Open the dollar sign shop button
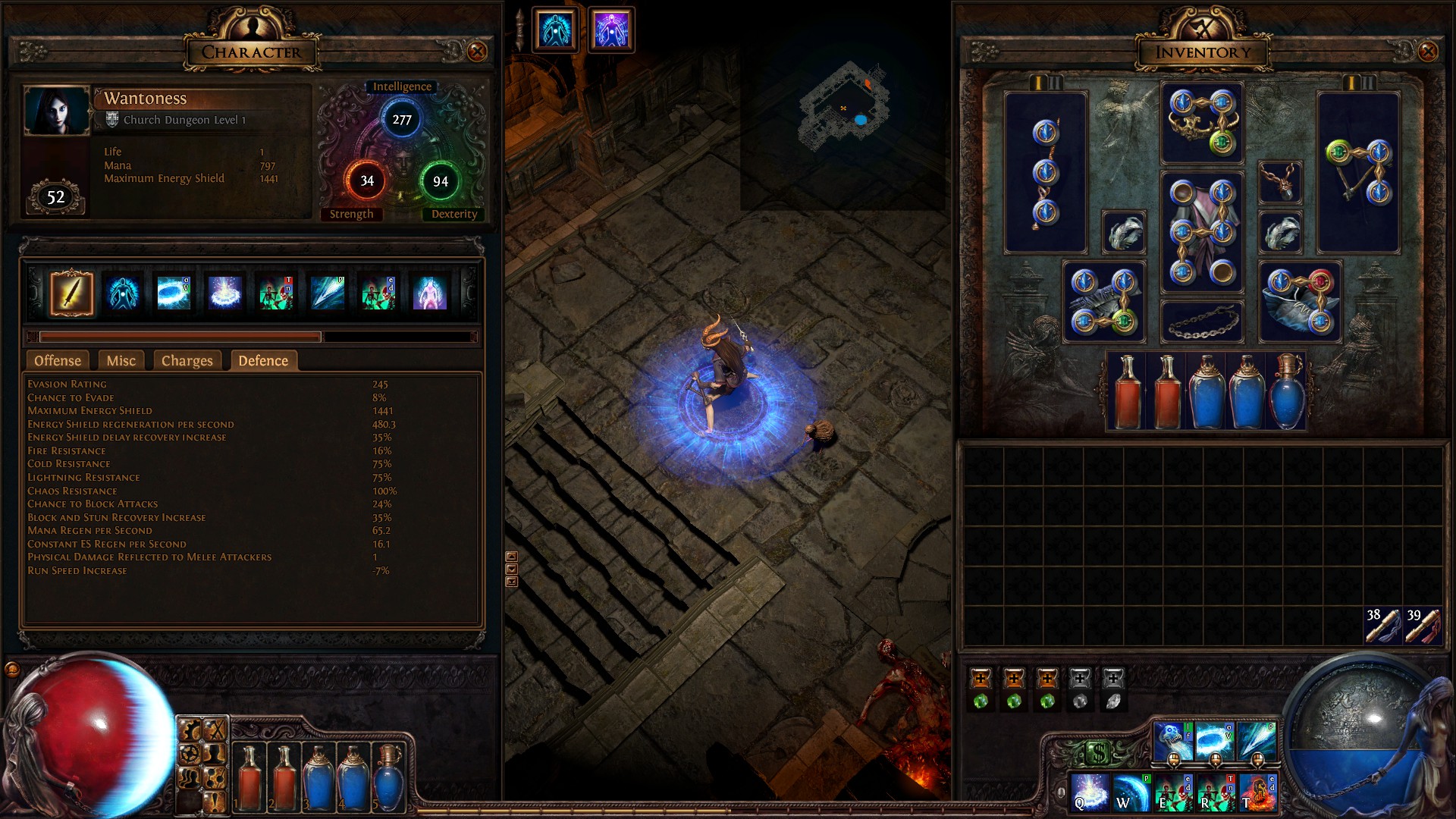1456x819 pixels. (x=1099, y=753)
